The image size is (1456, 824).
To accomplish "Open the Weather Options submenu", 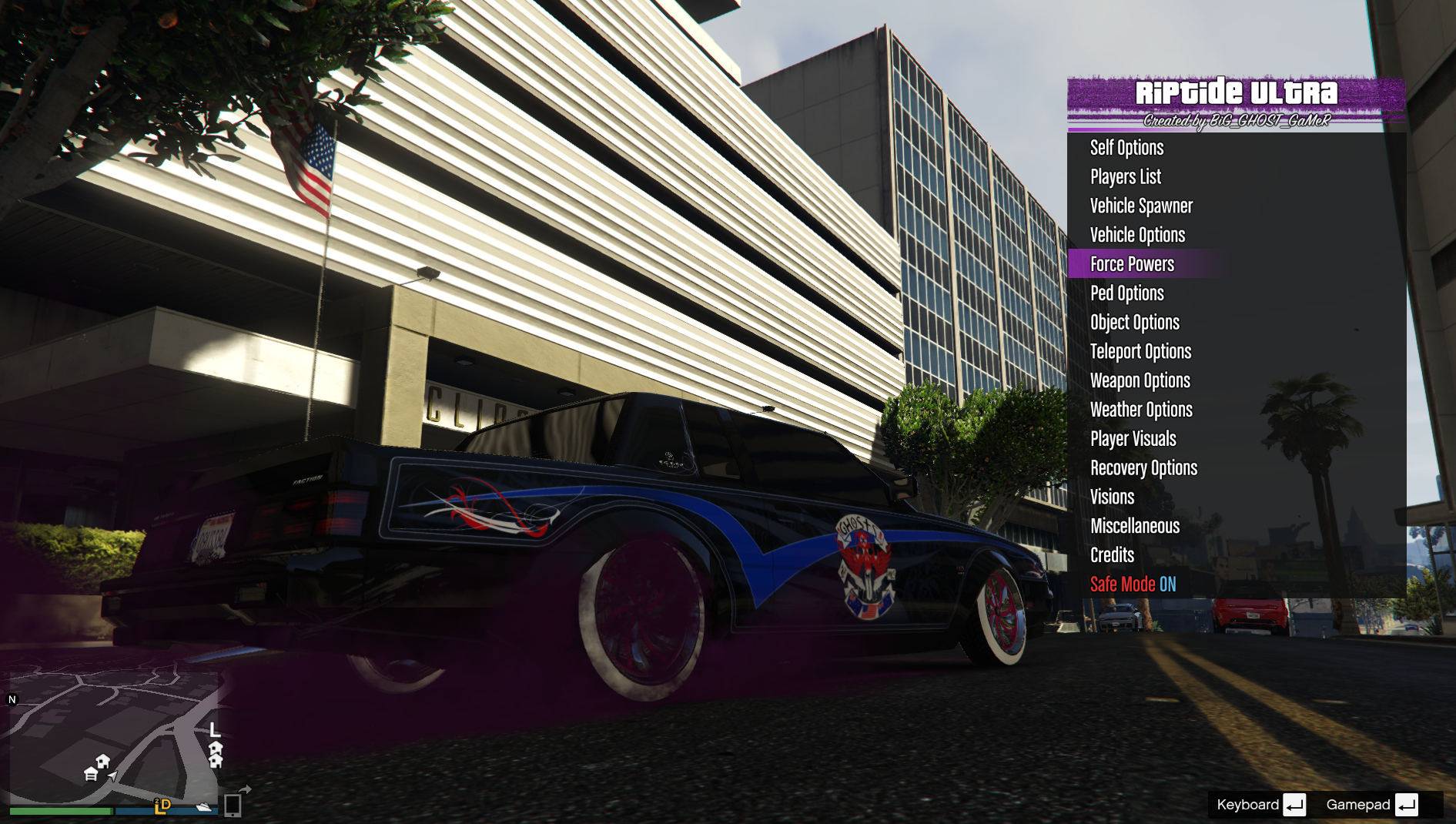I will 1141,410.
